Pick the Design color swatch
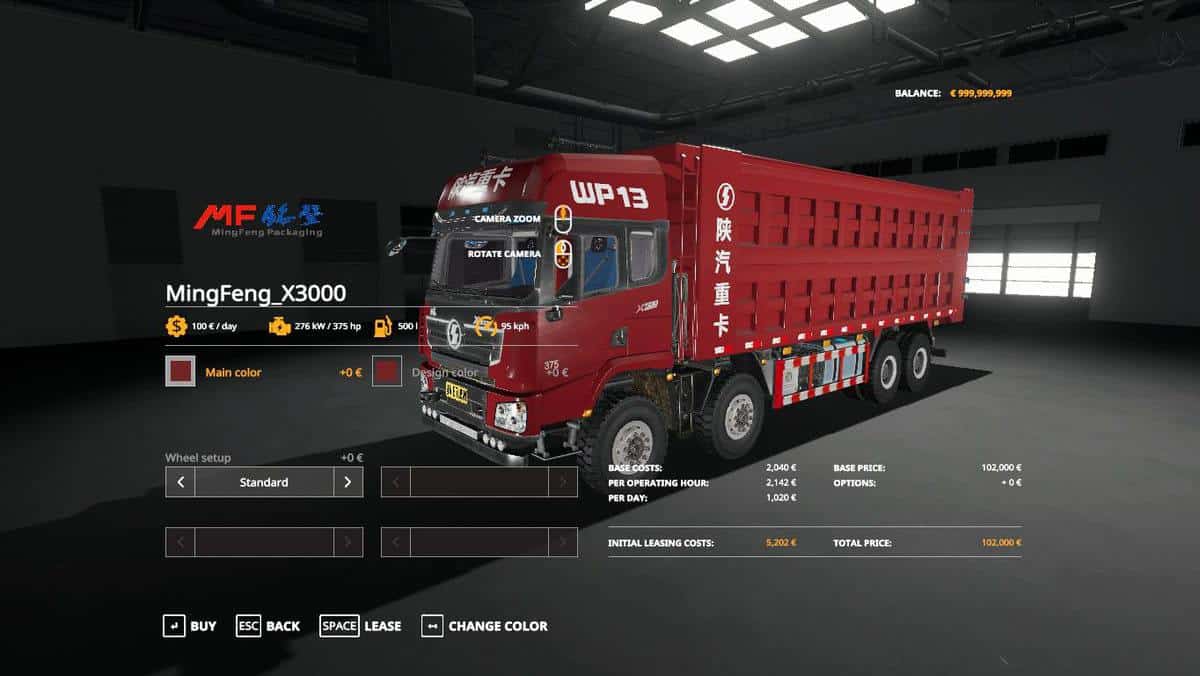Image resolution: width=1200 pixels, height=676 pixels. click(x=387, y=372)
